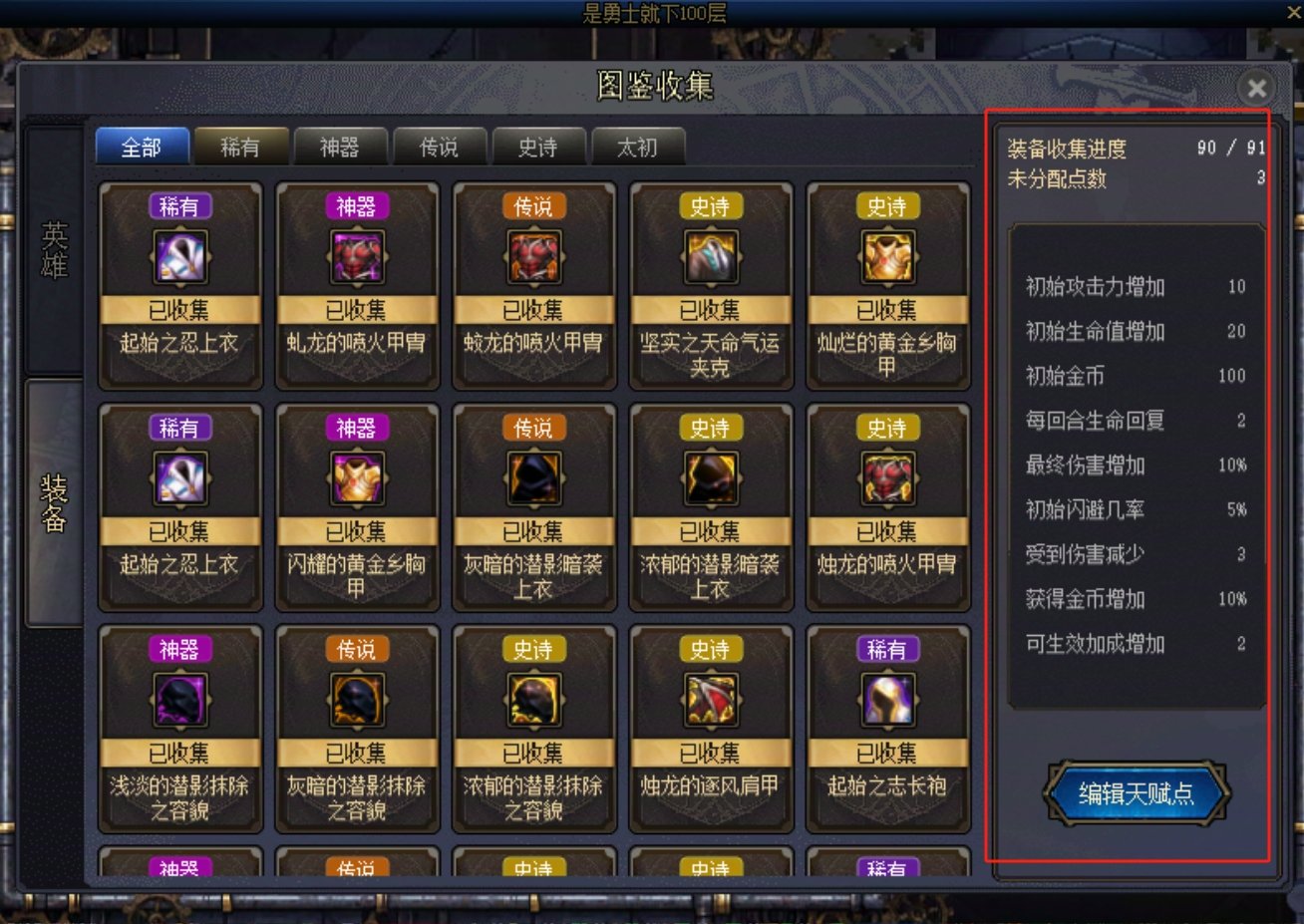The height and width of the screenshot is (924, 1304).
Task: Click the 起始之志长袍 item icon
Action: click(x=887, y=698)
